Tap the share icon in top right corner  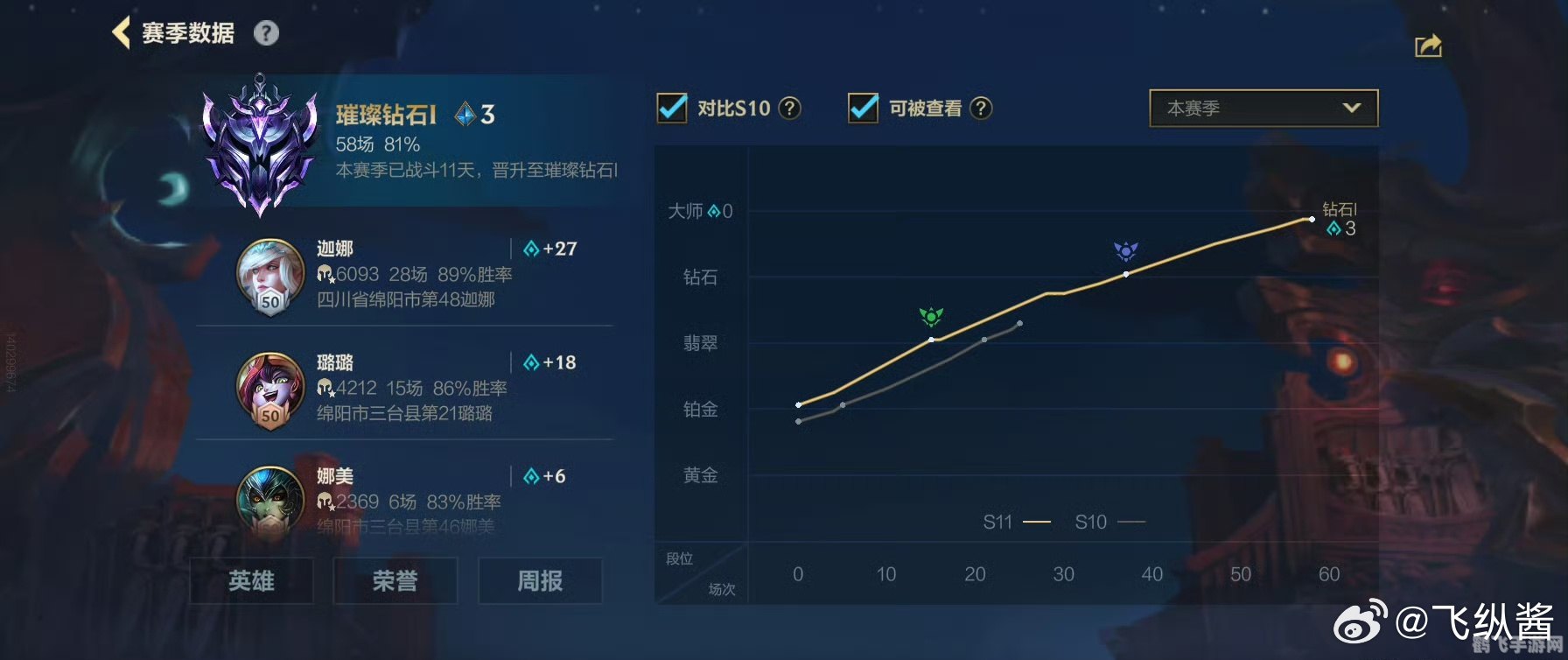[1428, 46]
